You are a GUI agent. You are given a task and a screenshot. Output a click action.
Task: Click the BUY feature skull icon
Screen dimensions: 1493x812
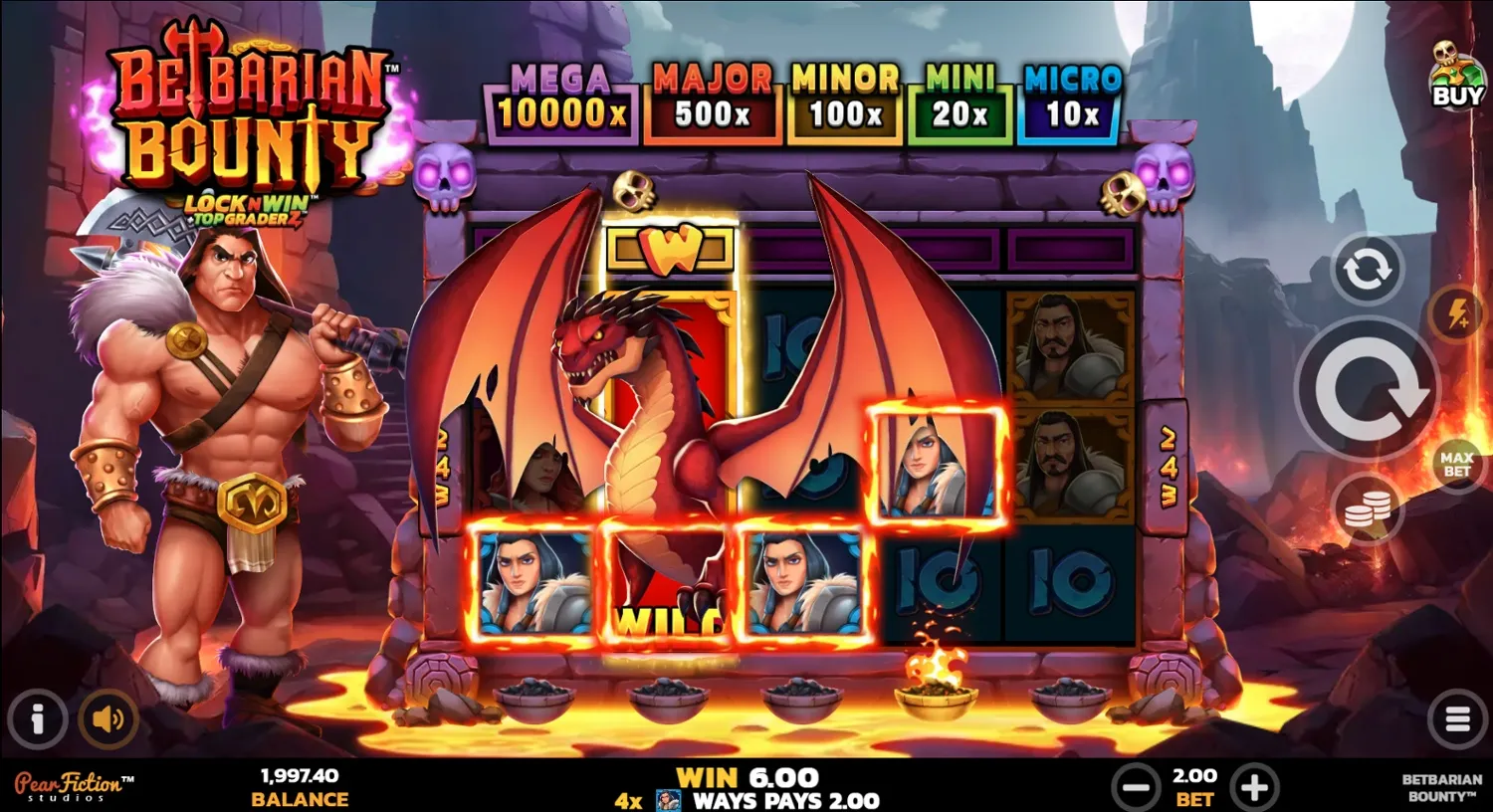click(1455, 75)
